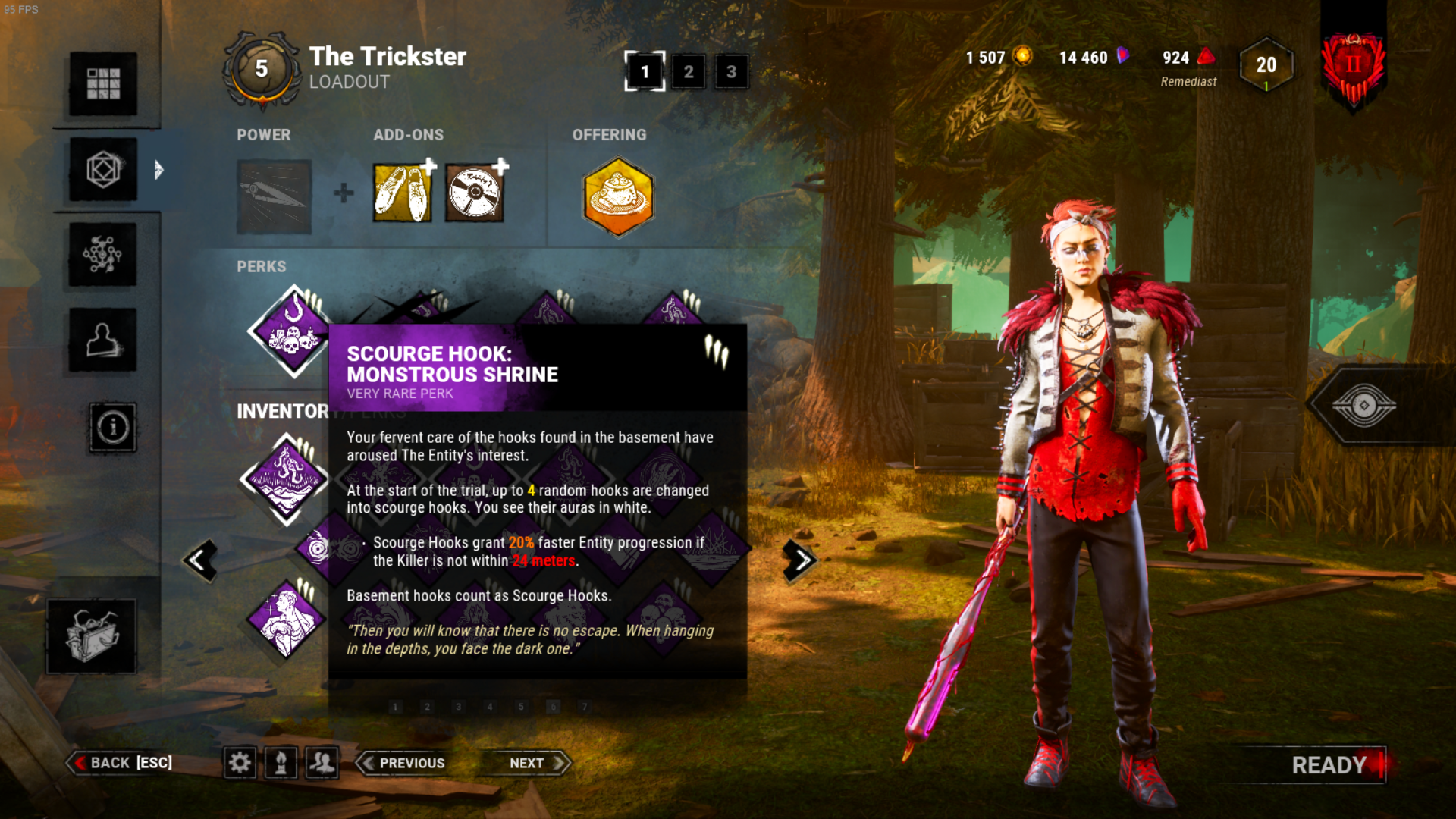Open the power slot with throwing blades
1456x819 pixels.
(x=274, y=196)
